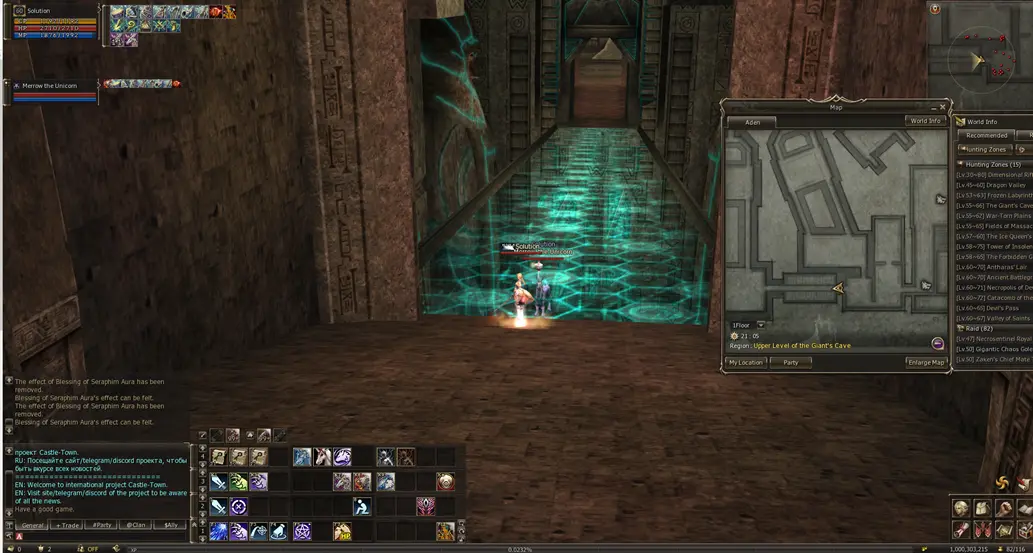Switch chat to the +Trade tab
Viewport: 1033px width, 553px height.
(x=67, y=525)
